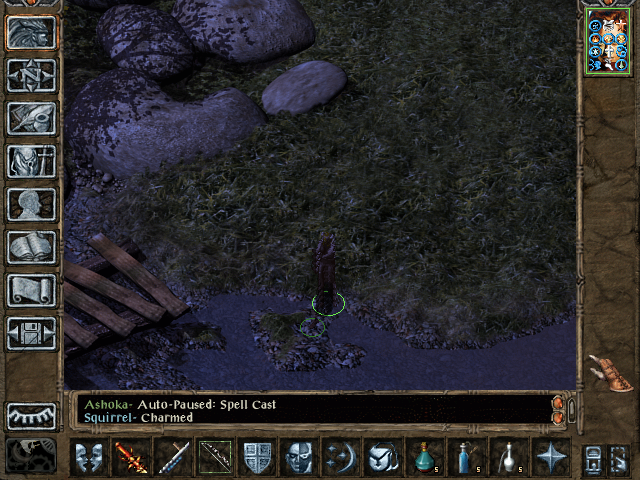Choose the bow quick weapon slot
Screen dimensions: 640x480
coord(214,456)
